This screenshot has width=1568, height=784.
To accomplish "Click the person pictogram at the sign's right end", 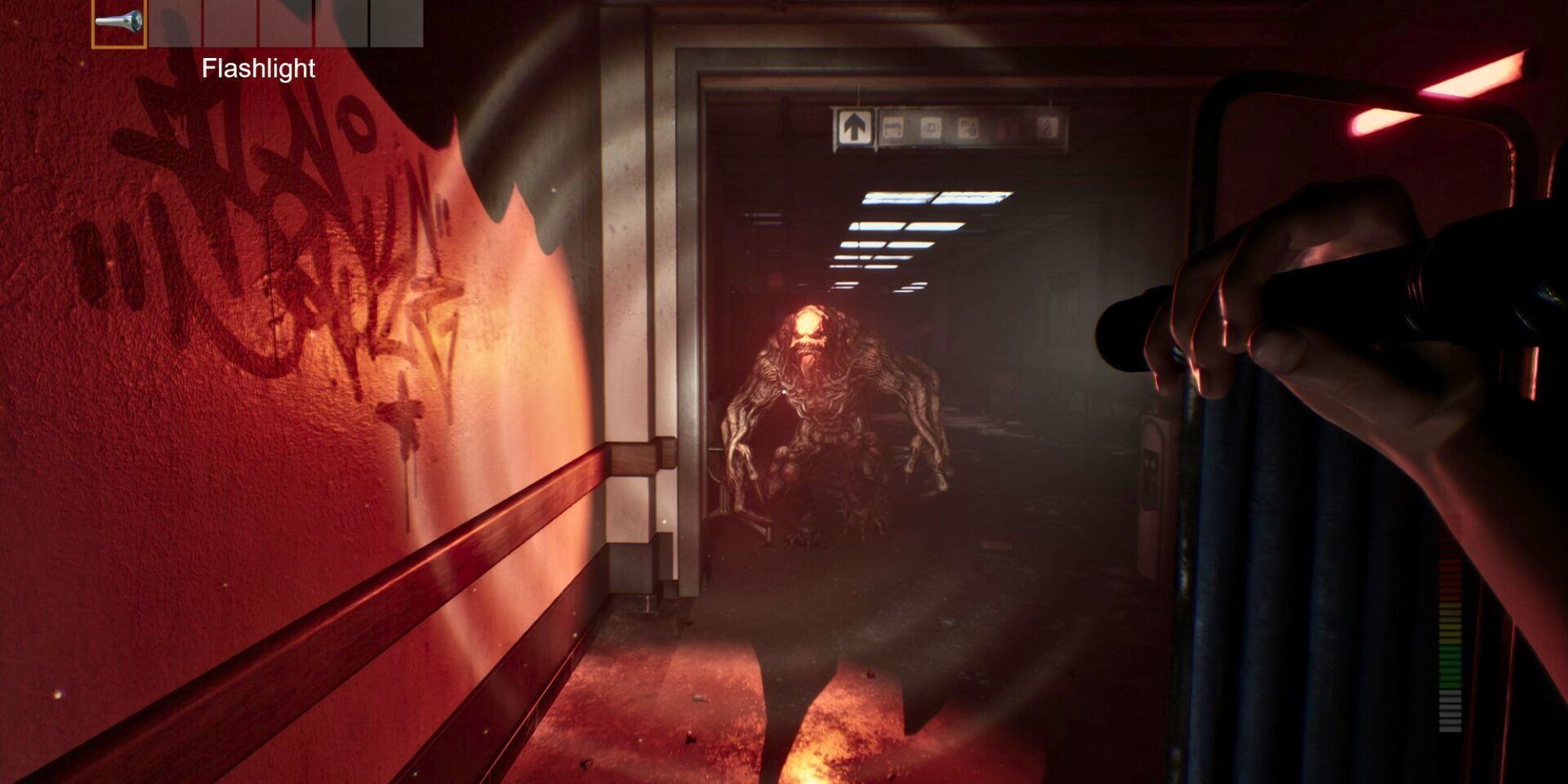I will pyautogui.click(x=1047, y=126).
